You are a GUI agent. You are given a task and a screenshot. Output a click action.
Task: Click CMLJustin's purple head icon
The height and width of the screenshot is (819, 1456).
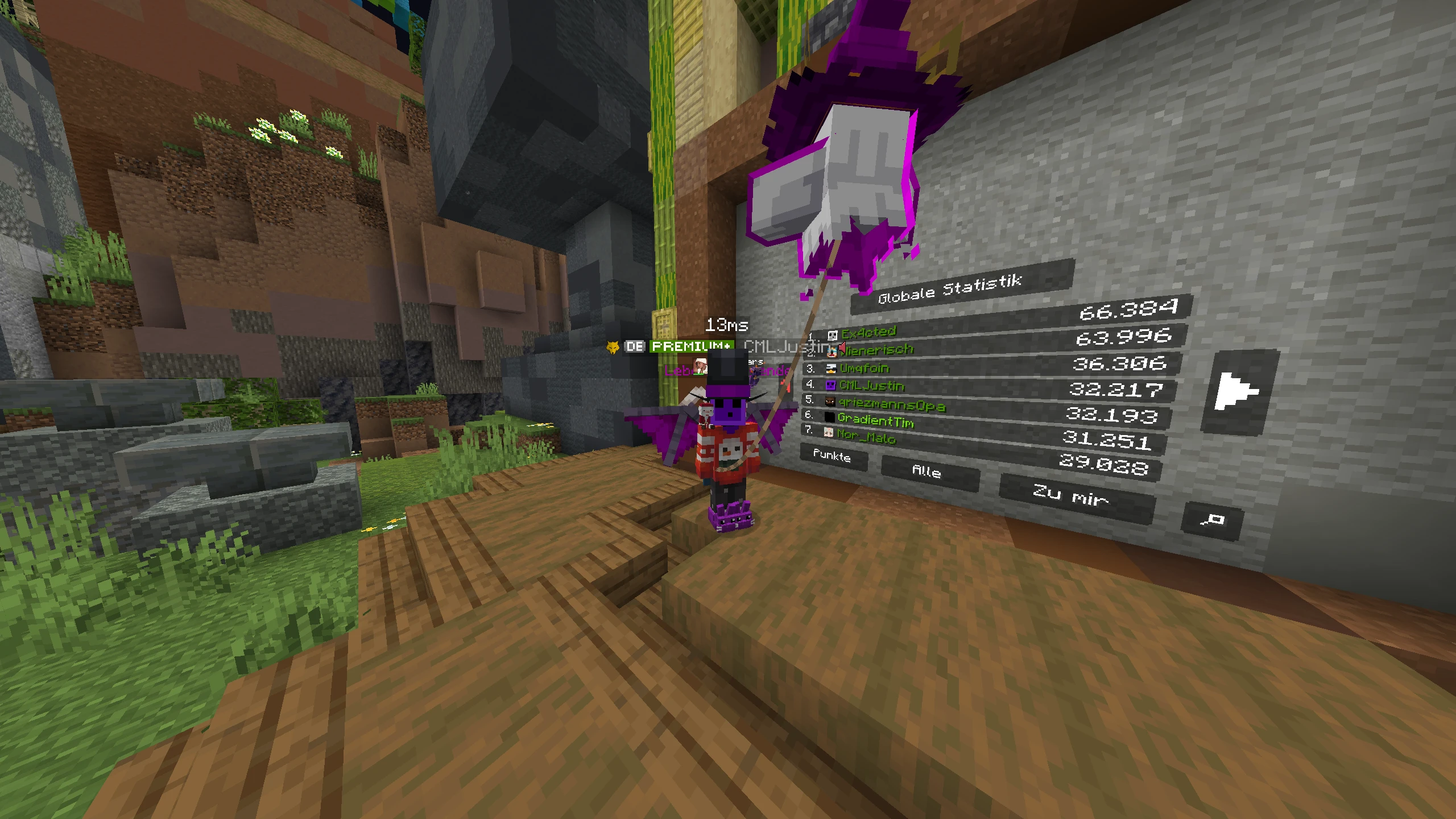tap(832, 387)
